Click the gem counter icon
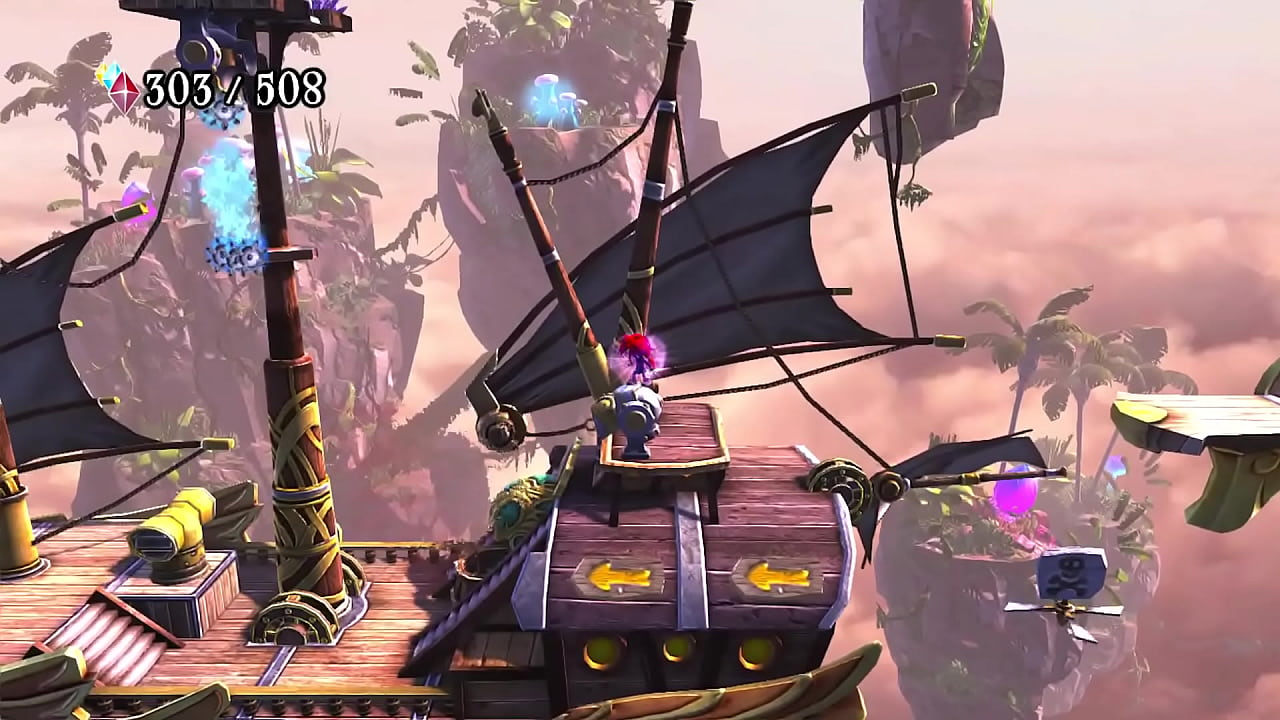Screen dimensions: 1280x720 click(x=119, y=88)
